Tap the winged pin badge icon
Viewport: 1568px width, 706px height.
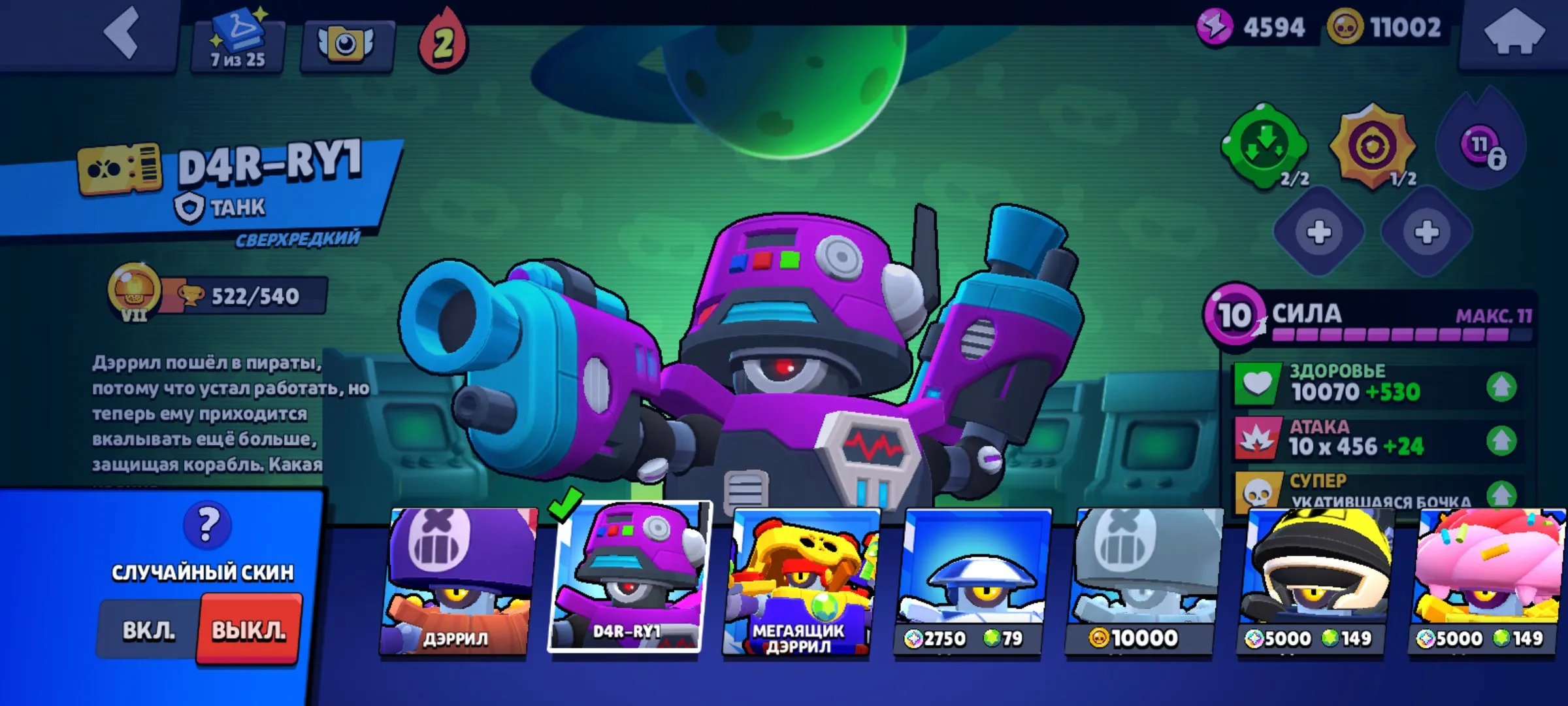(346, 41)
